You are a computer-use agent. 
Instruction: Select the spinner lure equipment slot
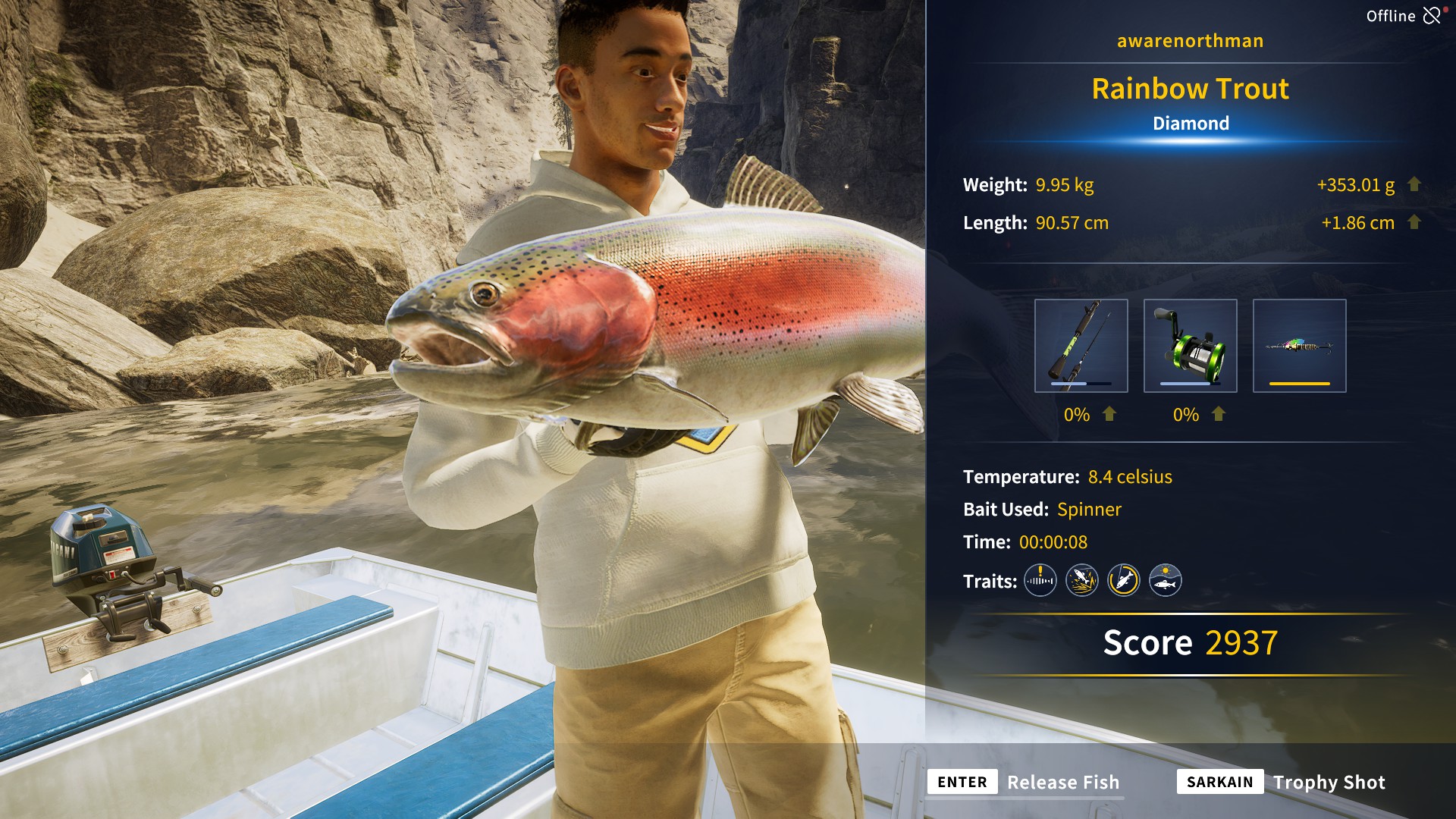[x=1299, y=346]
